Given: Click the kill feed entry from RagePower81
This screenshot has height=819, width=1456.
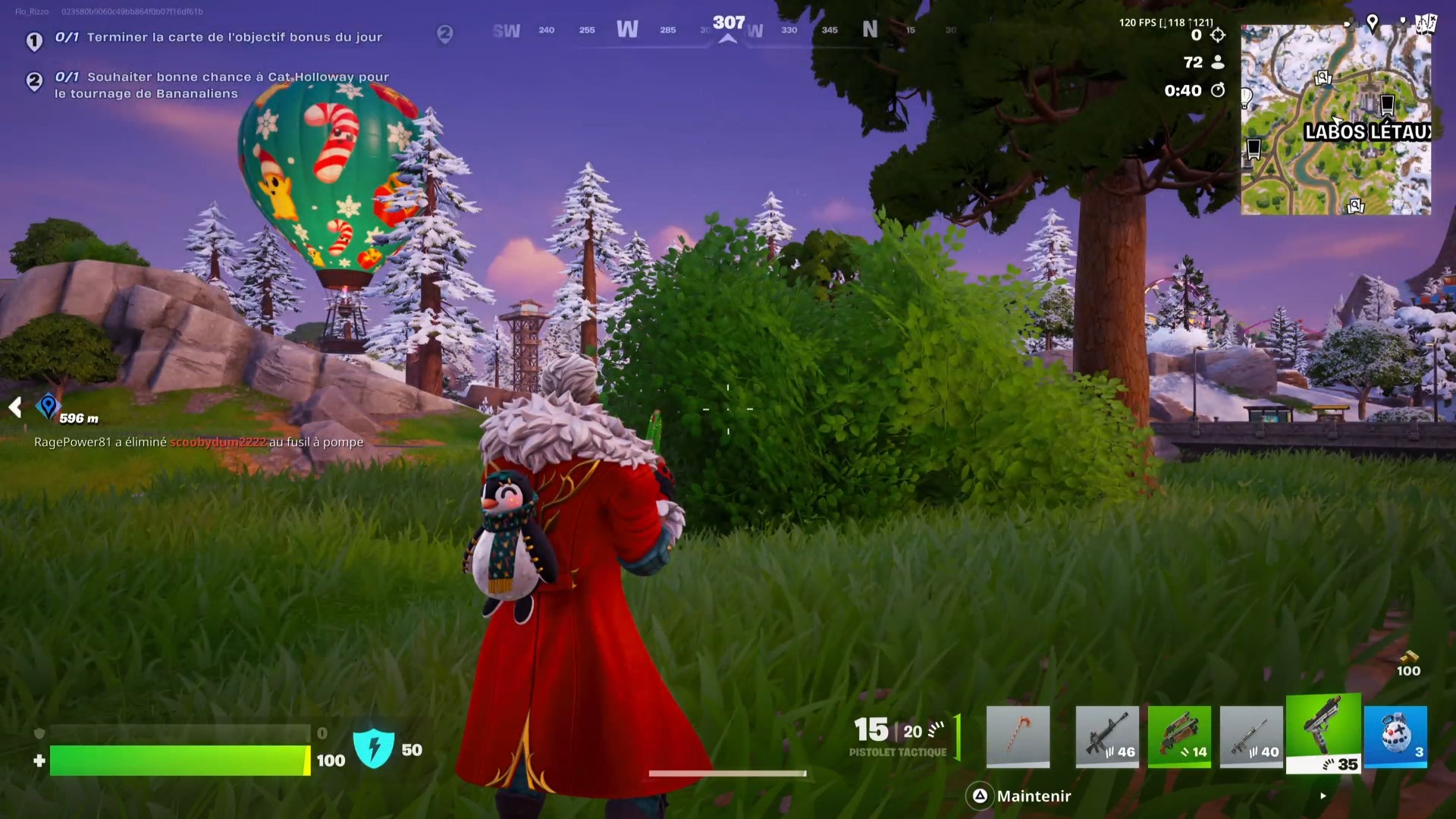Looking at the screenshot, I should 197,442.
